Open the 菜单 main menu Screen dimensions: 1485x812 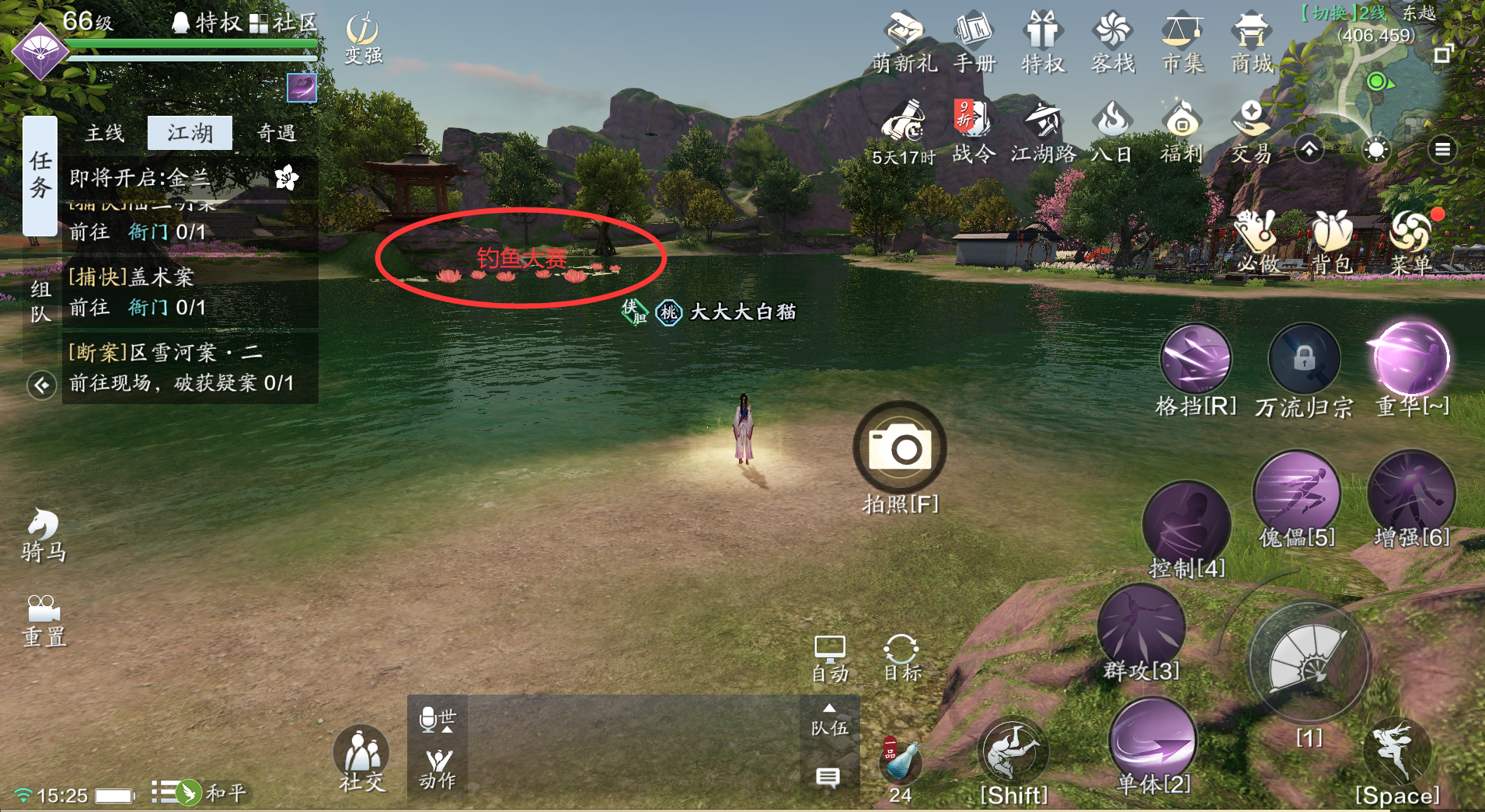(x=1411, y=241)
